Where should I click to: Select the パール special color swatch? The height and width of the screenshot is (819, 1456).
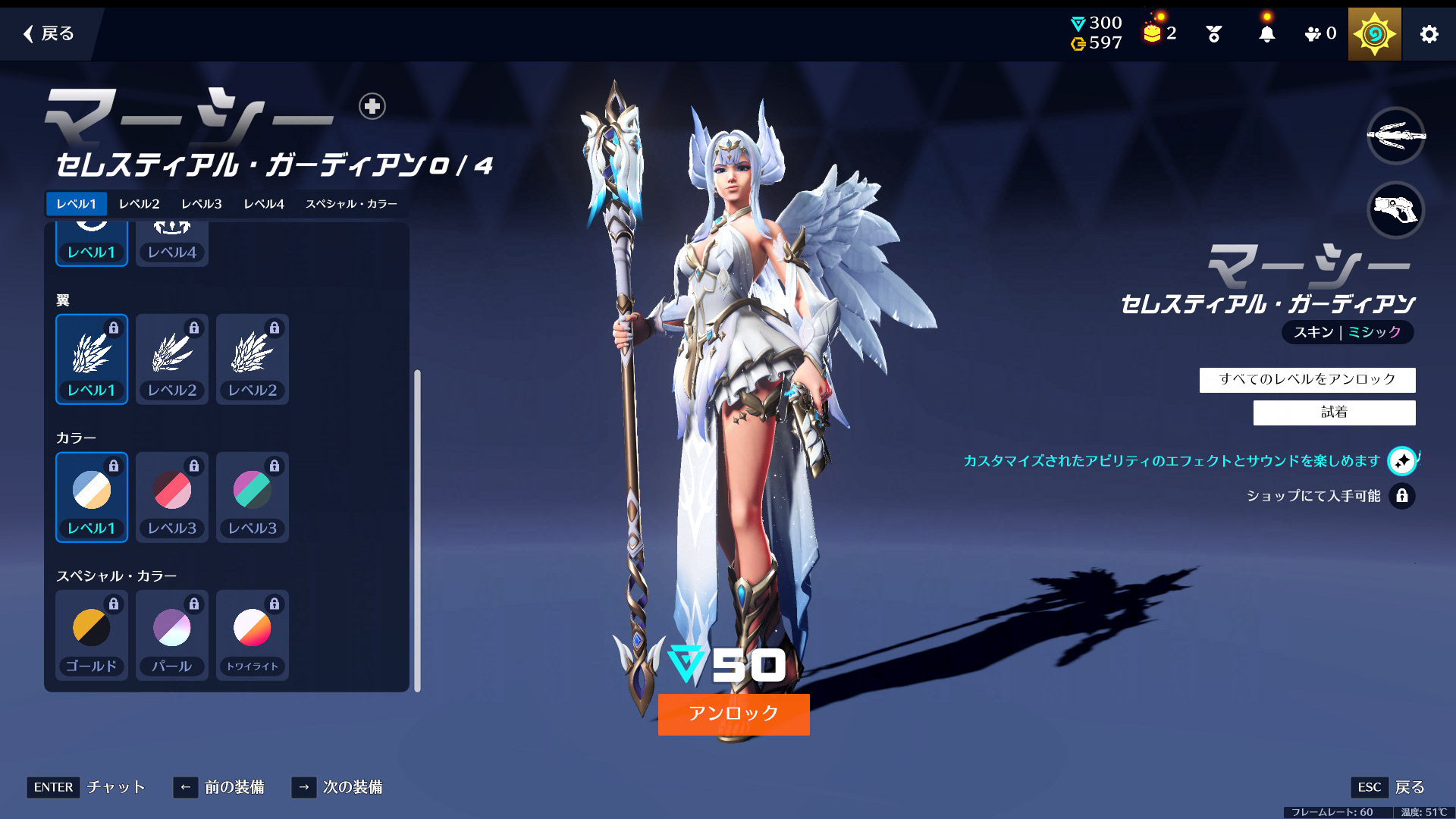(172, 635)
